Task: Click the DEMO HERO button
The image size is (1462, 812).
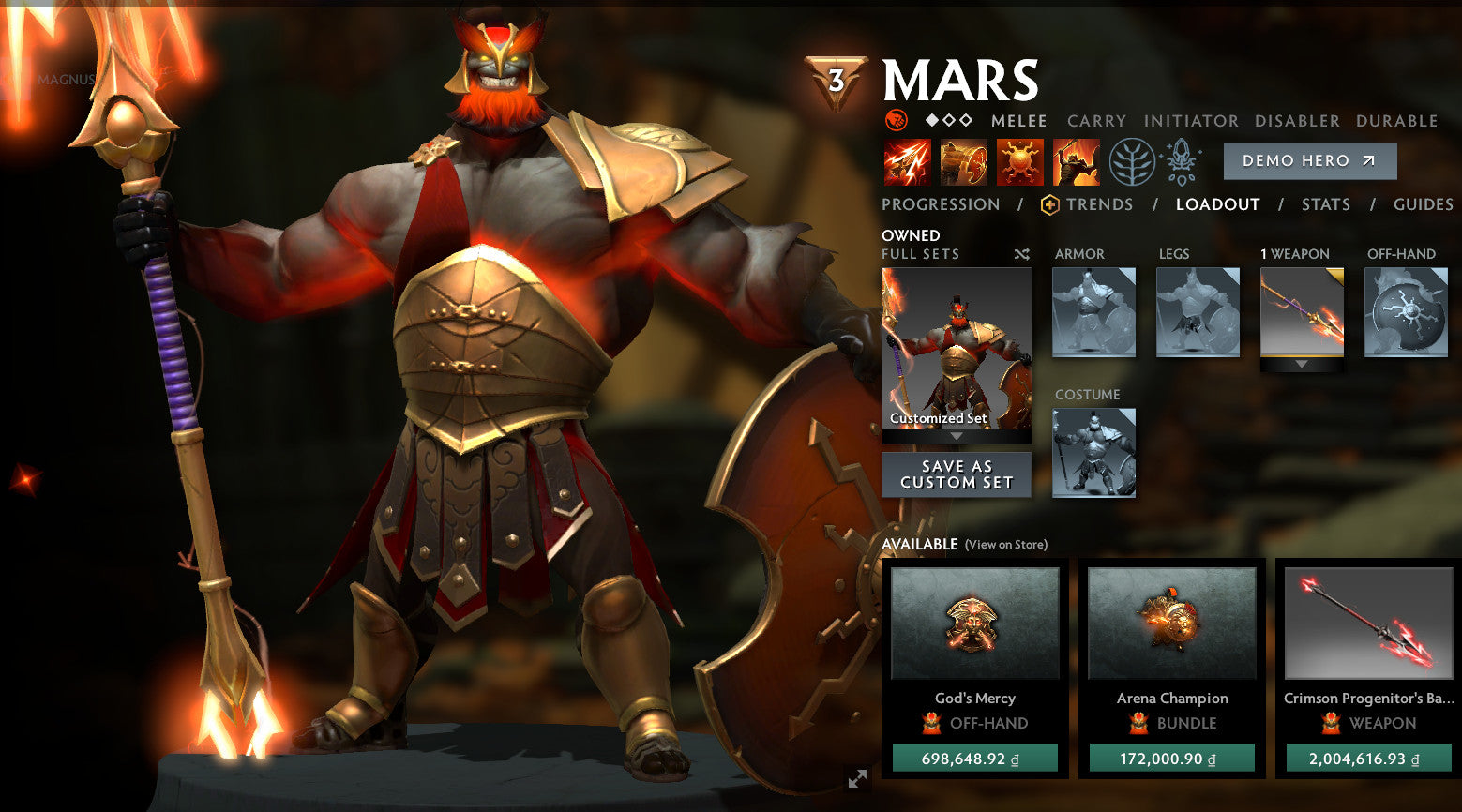Action: point(1309,160)
